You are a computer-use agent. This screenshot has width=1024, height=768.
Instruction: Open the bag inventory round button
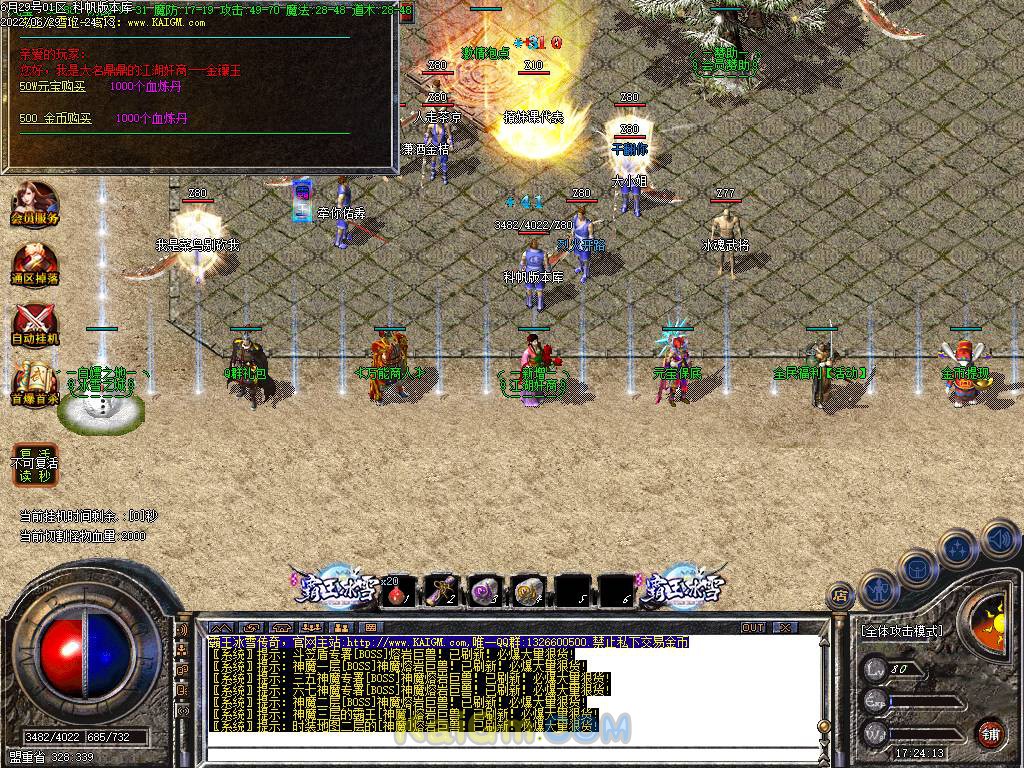click(x=916, y=568)
